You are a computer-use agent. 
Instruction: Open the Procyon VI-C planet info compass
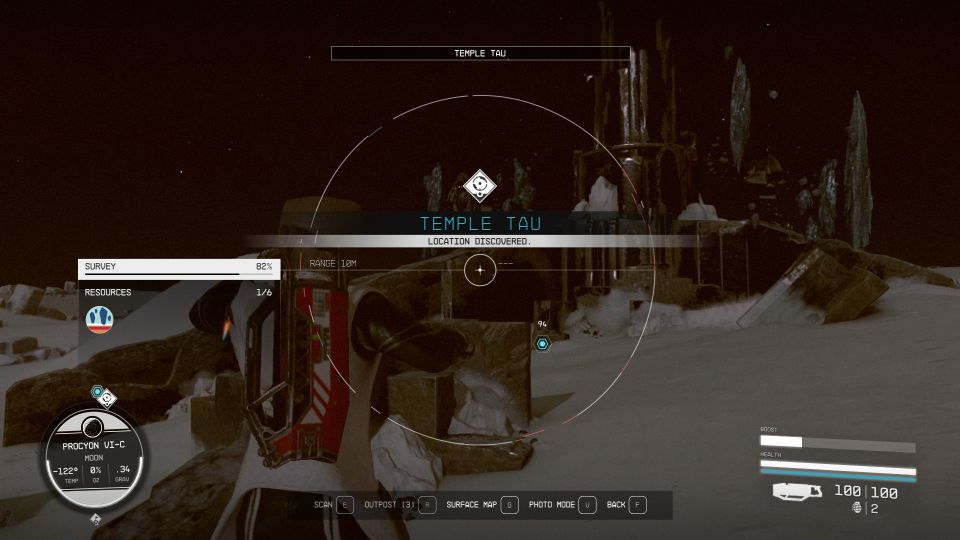(x=95, y=456)
